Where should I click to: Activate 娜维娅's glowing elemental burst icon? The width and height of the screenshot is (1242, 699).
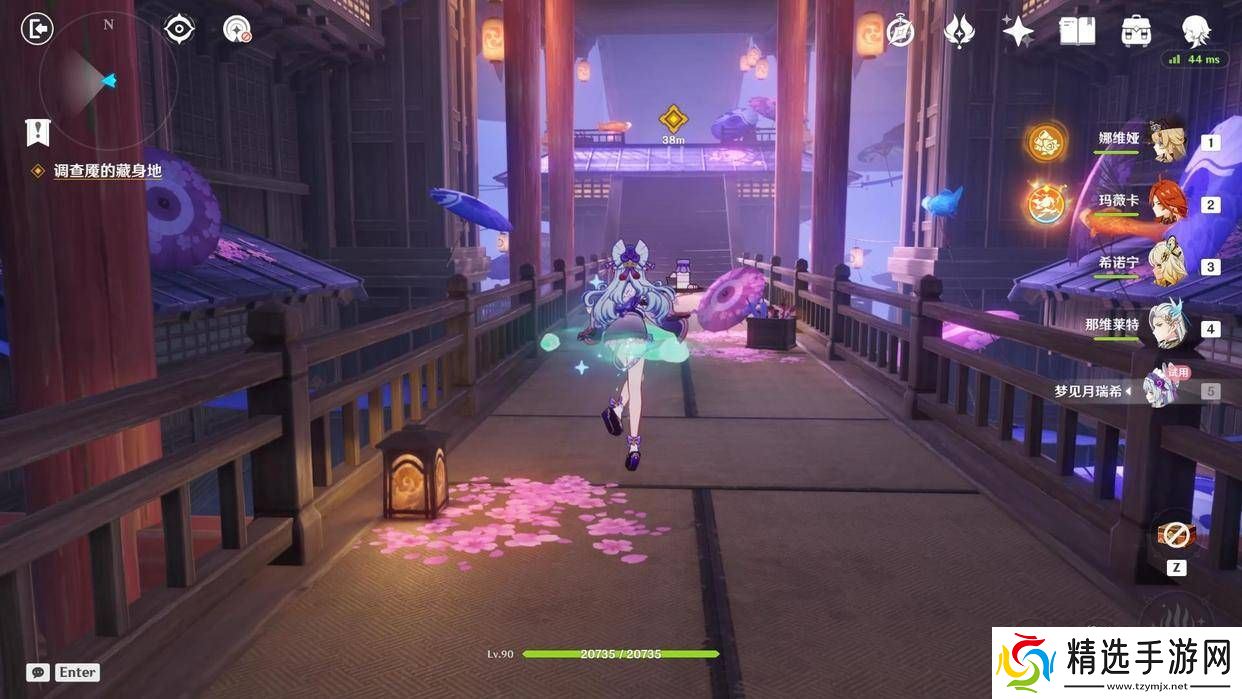coord(1046,142)
